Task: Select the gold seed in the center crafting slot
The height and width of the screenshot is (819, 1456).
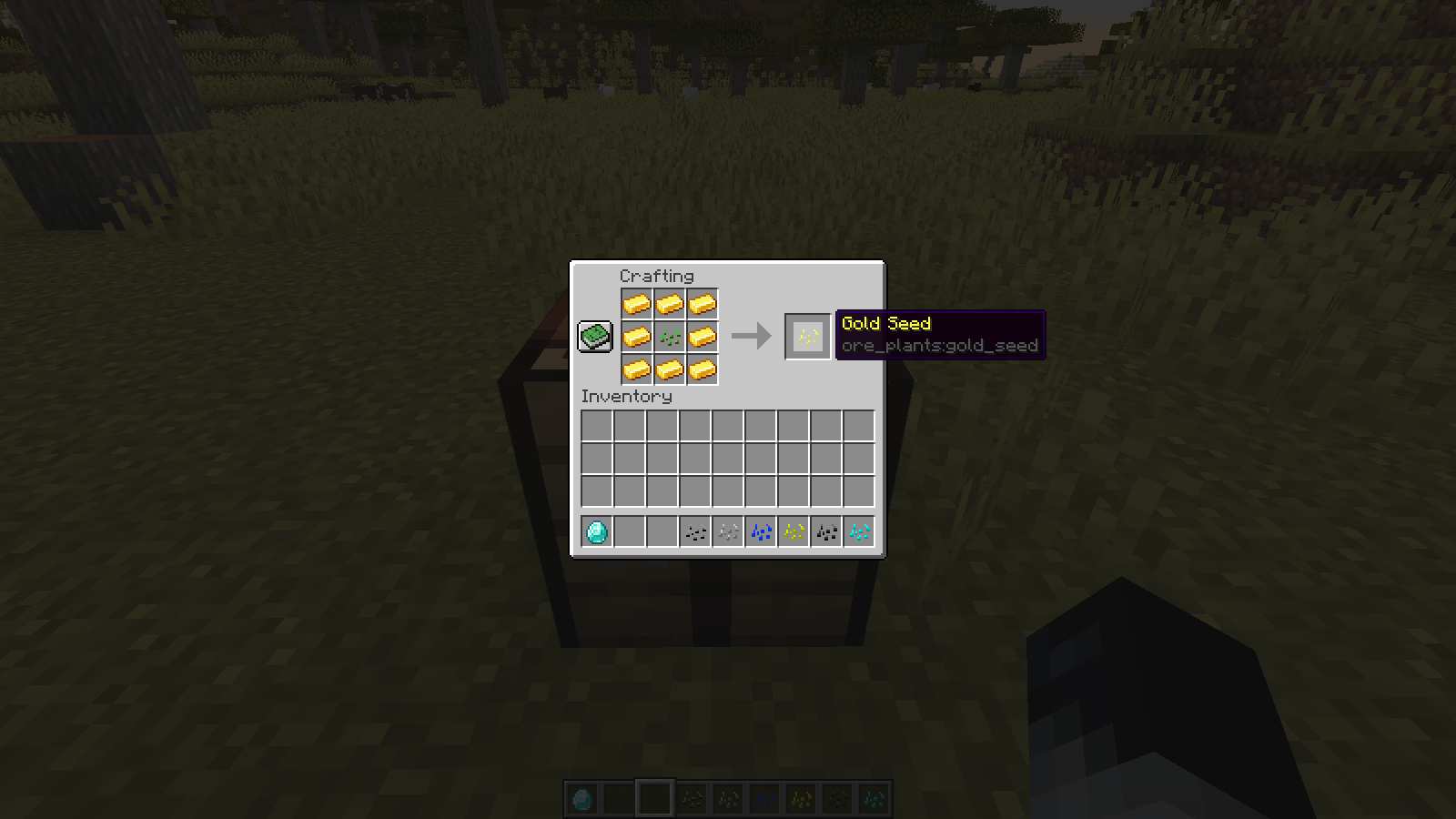Action: [671, 338]
